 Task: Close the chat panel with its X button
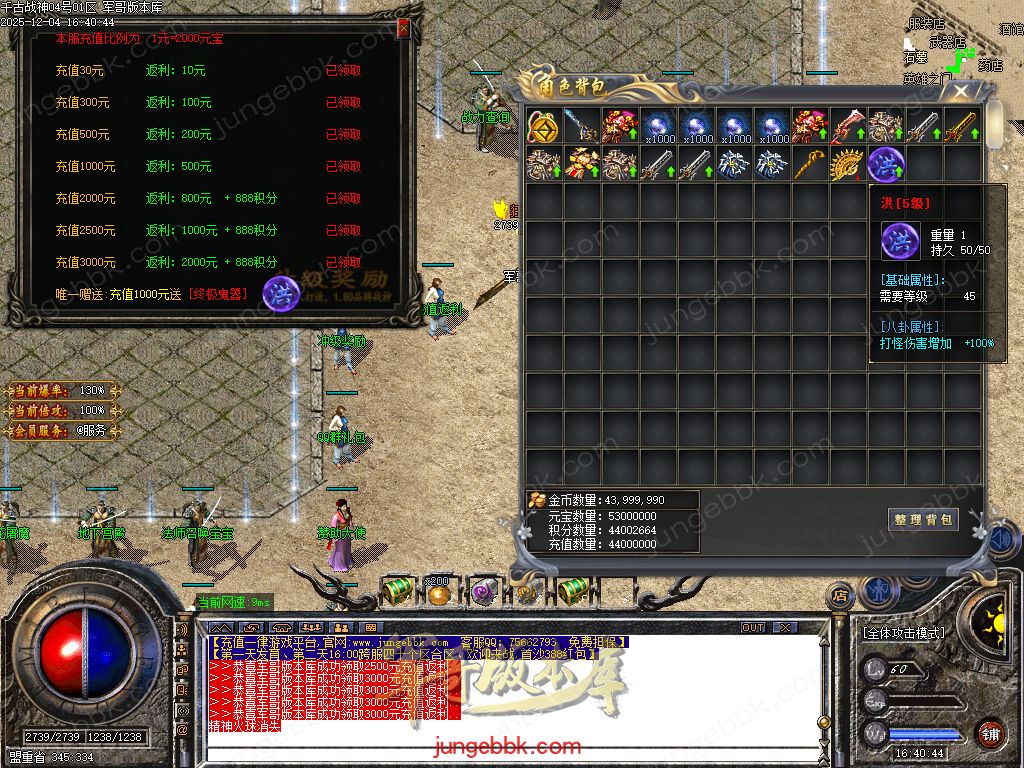click(x=785, y=628)
